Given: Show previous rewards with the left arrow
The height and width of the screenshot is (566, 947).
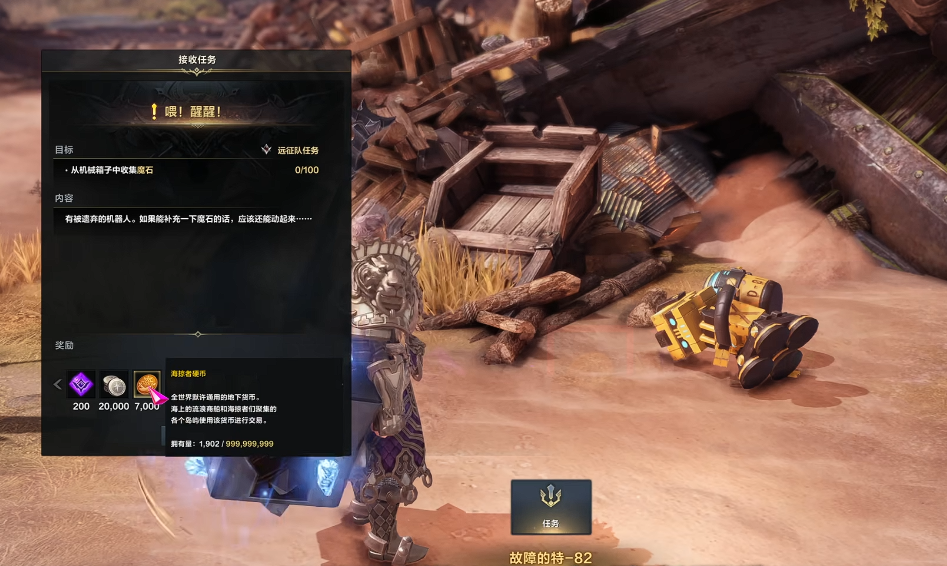Looking at the screenshot, I should pos(58,384).
